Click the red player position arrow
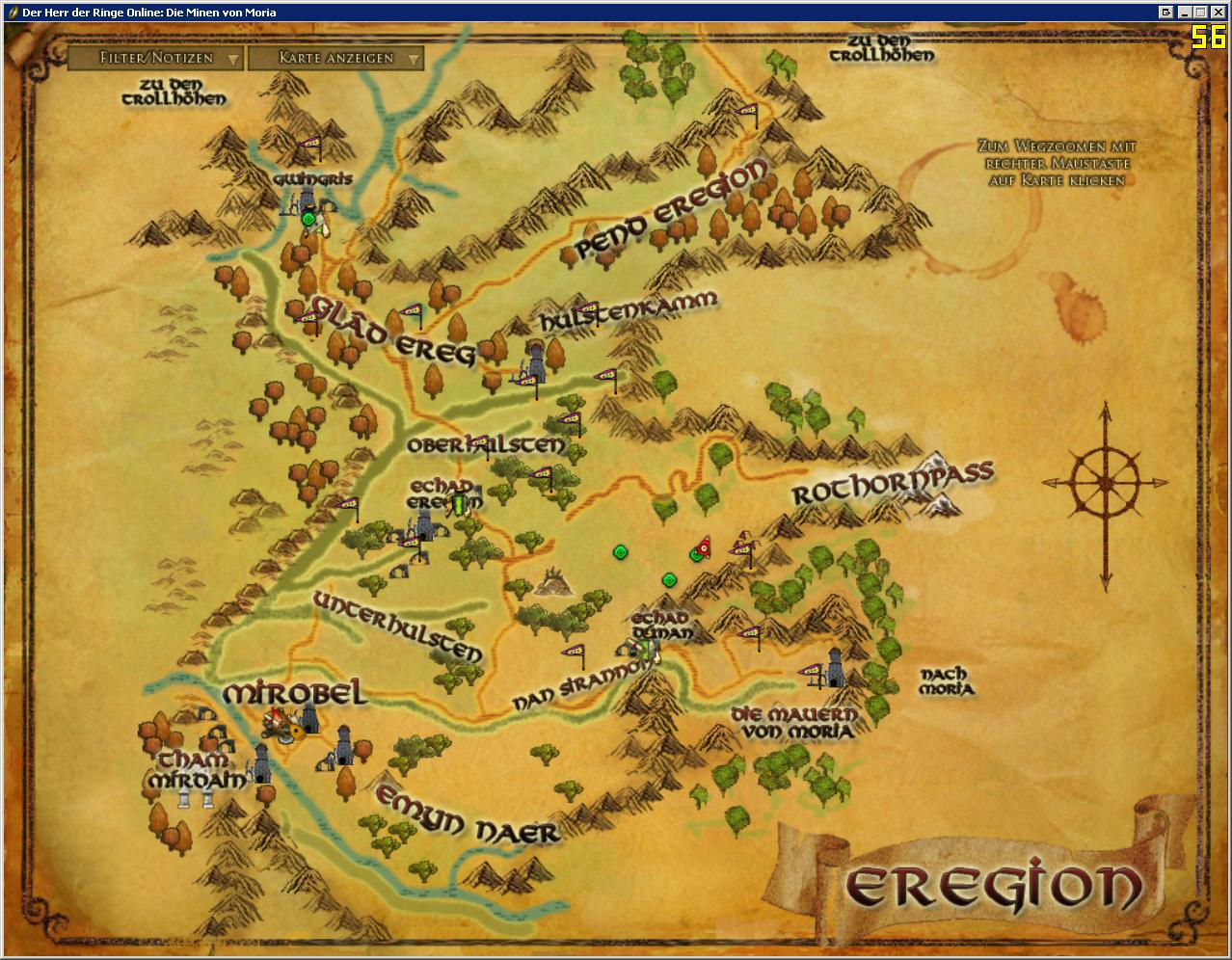Image resolution: width=1232 pixels, height=960 pixels. click(x=705, y=547)
